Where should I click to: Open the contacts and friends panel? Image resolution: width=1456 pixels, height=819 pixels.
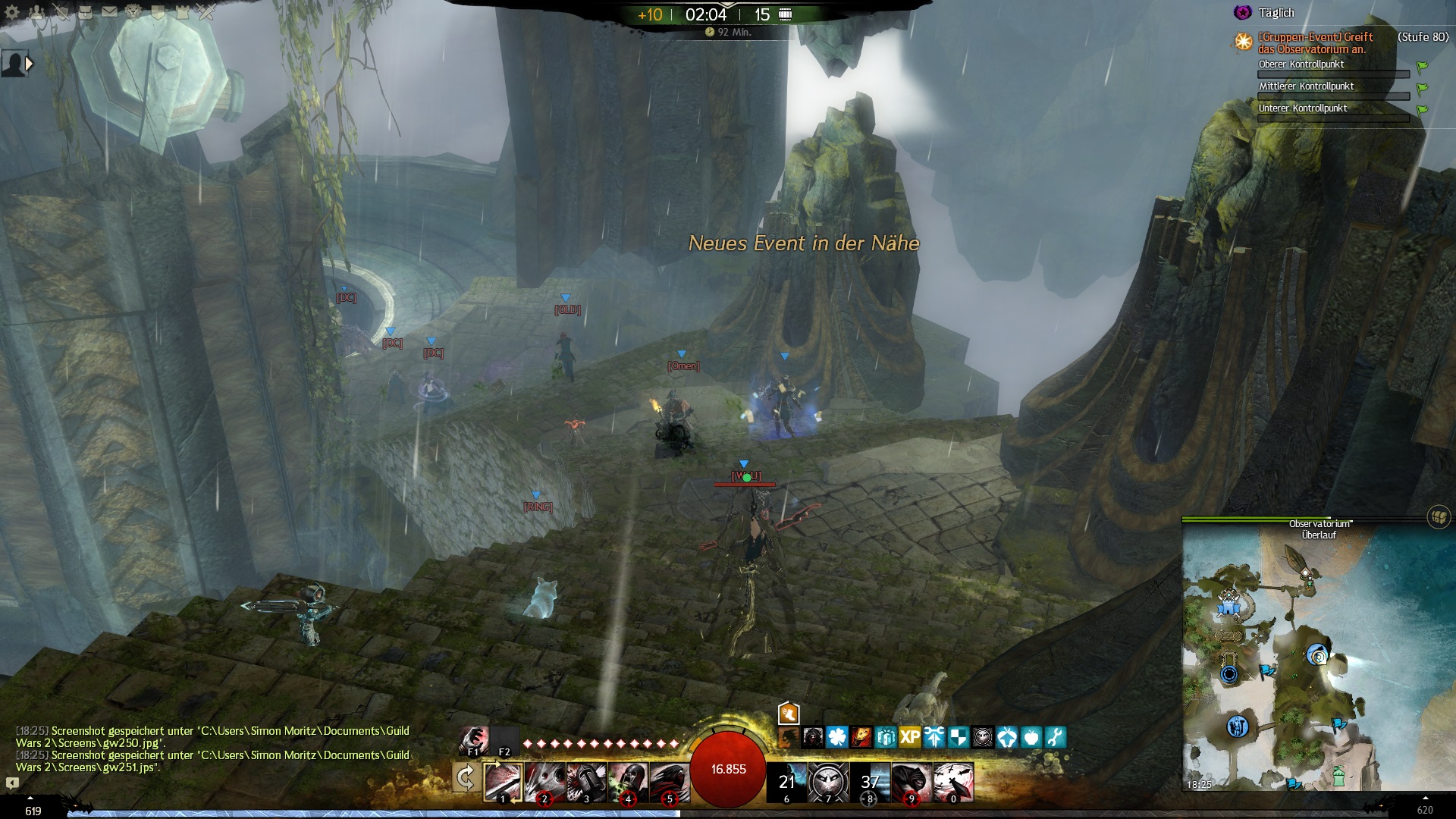(x=36, y=11)
